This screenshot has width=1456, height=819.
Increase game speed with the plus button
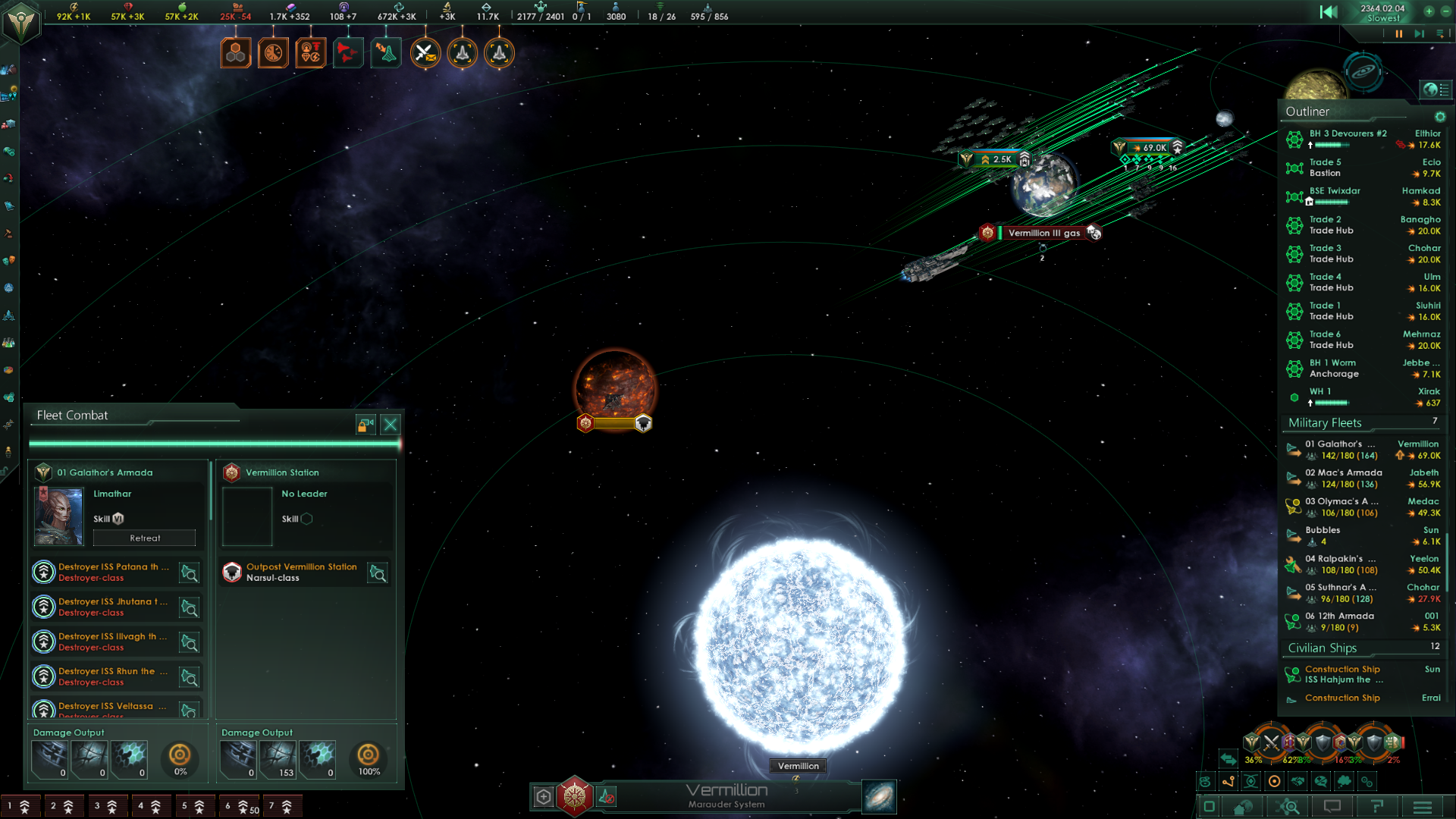1429,11
